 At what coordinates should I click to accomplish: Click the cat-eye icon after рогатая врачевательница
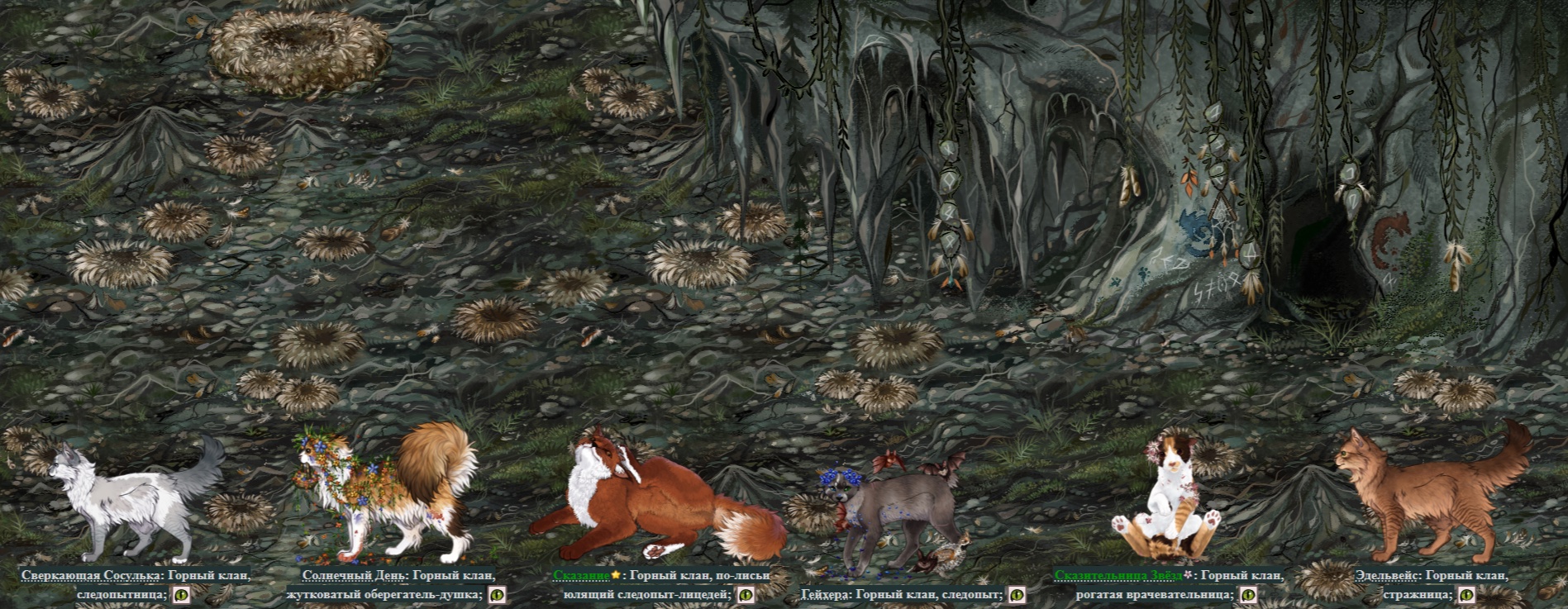coord(1247,594)
